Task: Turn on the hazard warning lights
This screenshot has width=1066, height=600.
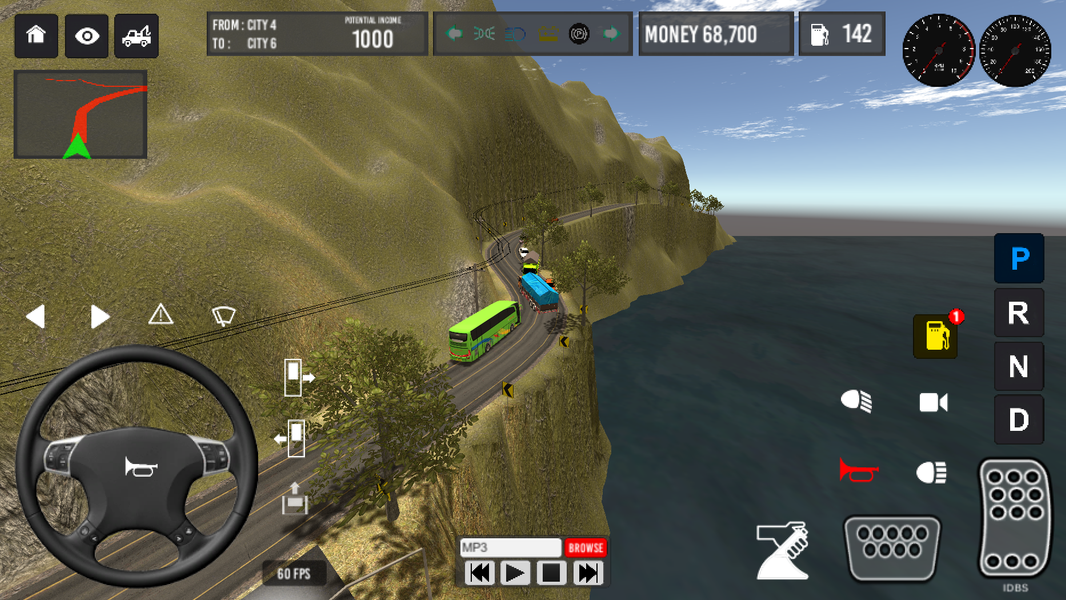Action: pyautogui.click(x=161, y=315)
